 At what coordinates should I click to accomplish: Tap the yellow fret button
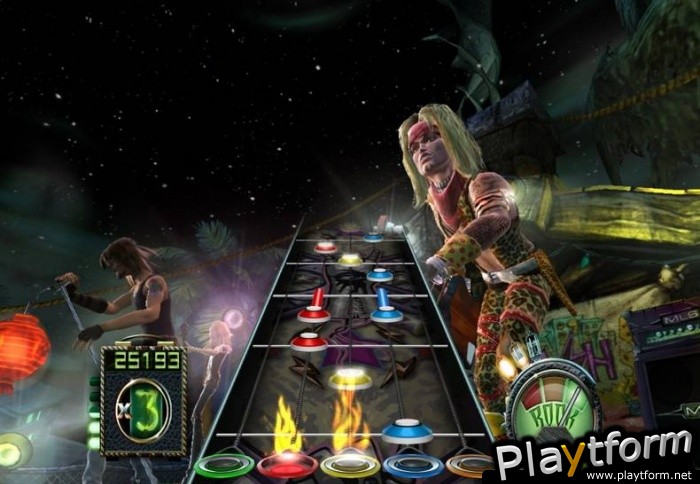(350, 466)
